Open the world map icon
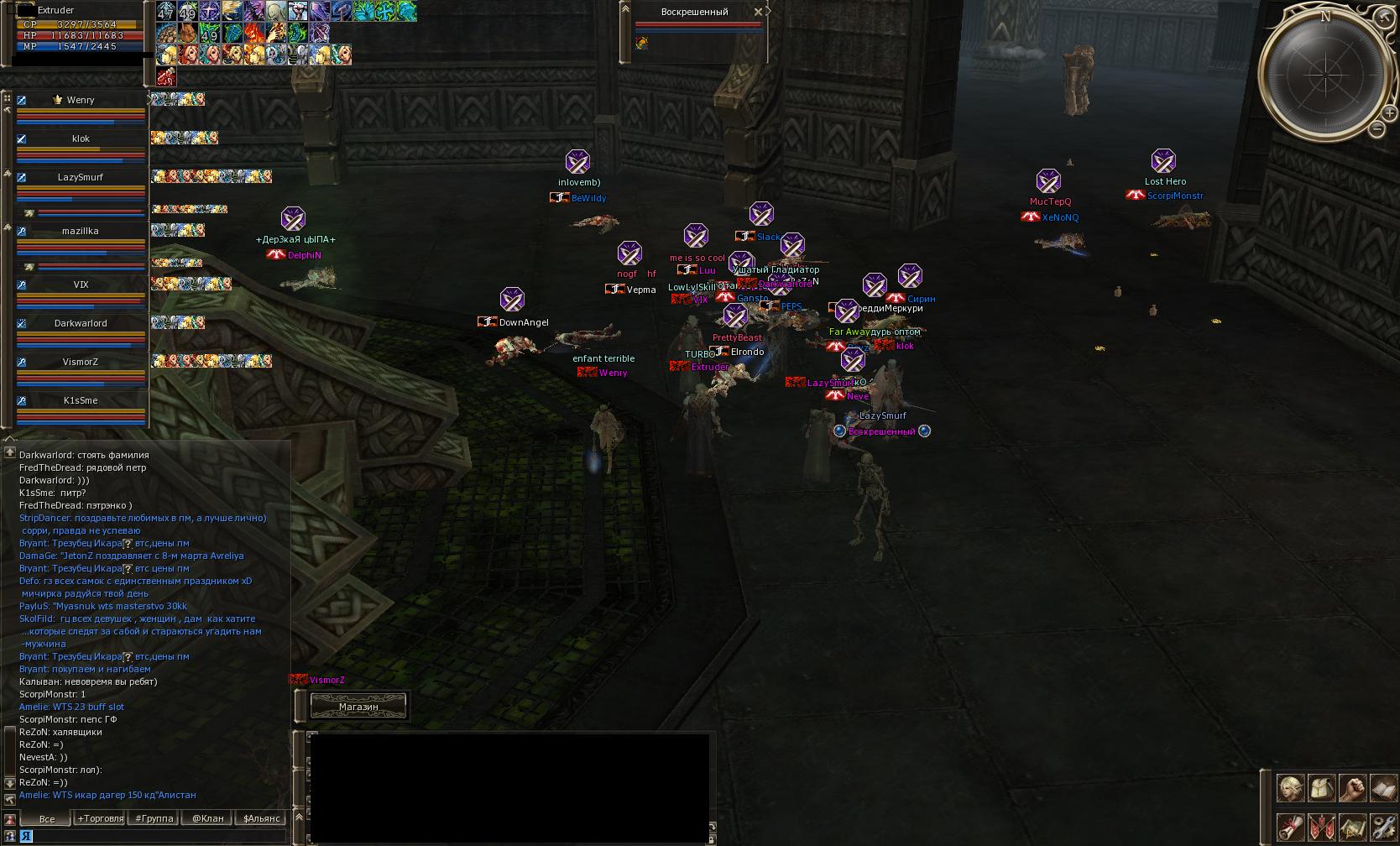The height and width of the screenshot is (846, 1400). (1352, 827)
